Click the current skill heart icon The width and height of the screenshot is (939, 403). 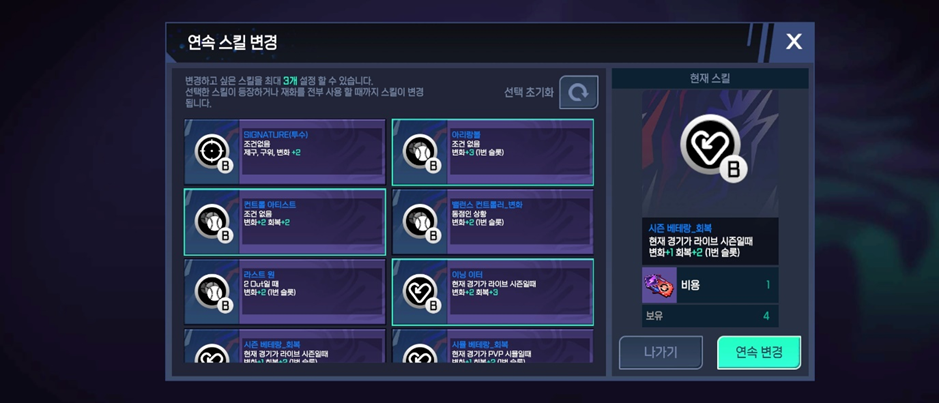tap(710, 147)
